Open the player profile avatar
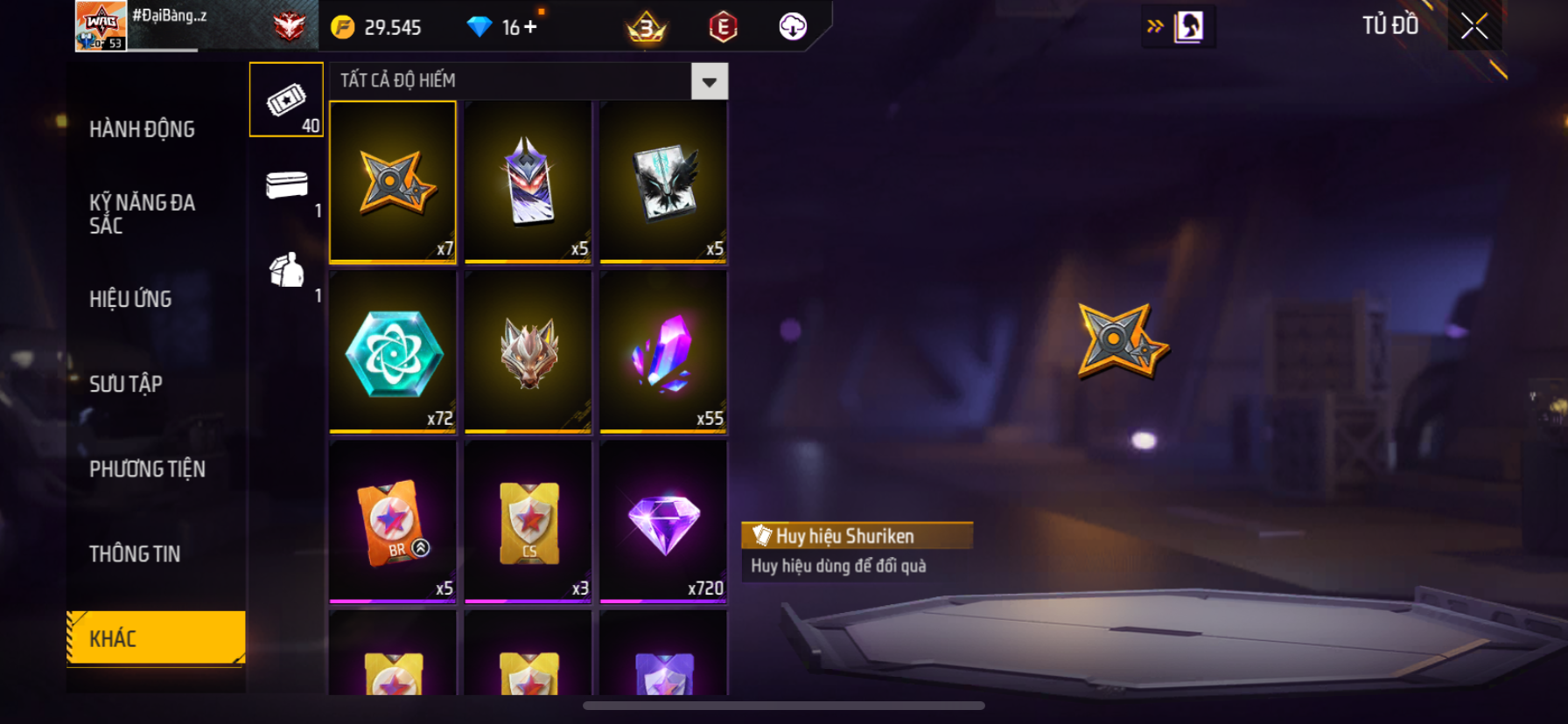Screen dimensions: 1568x724 click(101, 26)
